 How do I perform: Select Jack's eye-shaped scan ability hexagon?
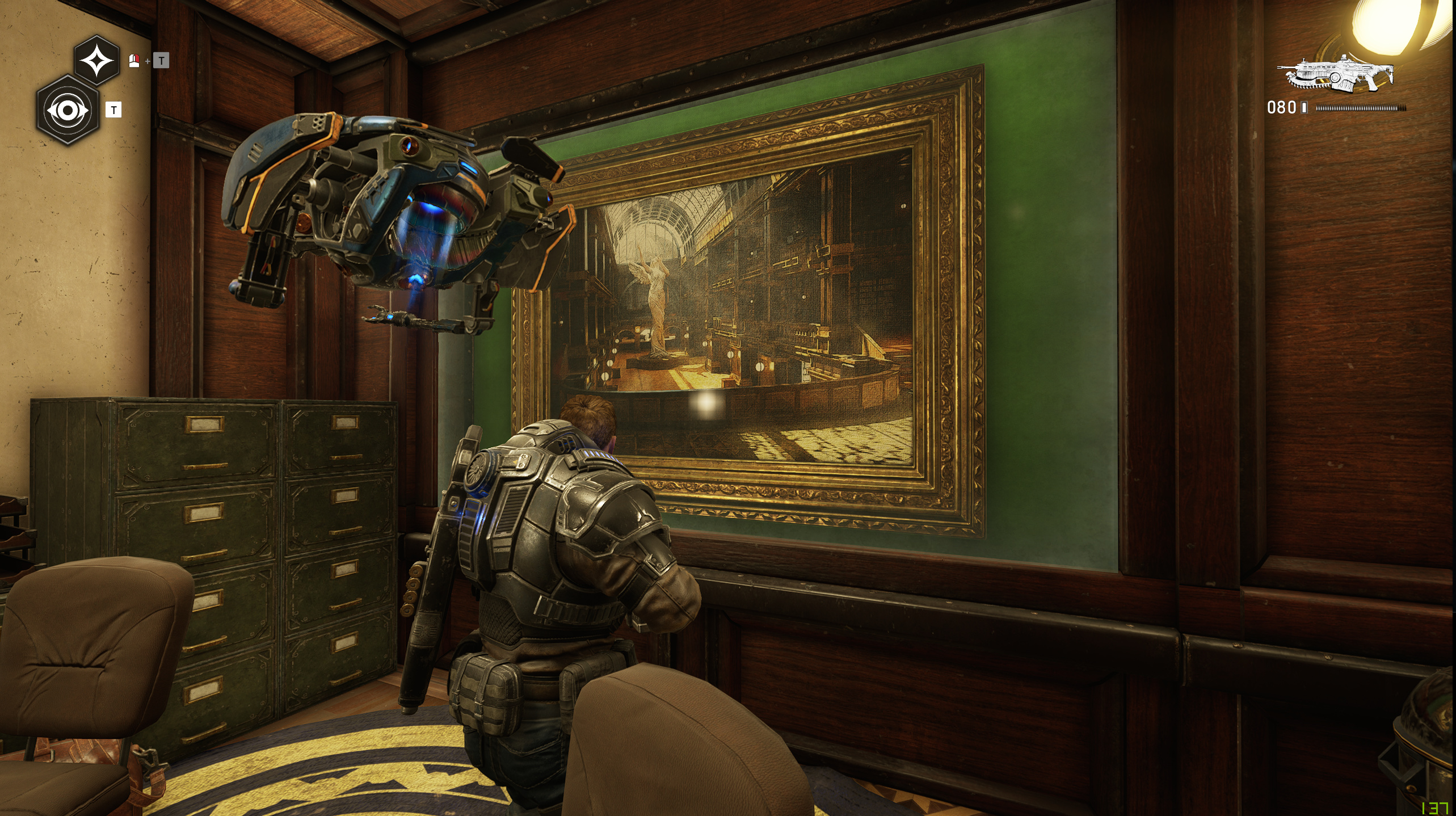68,110
